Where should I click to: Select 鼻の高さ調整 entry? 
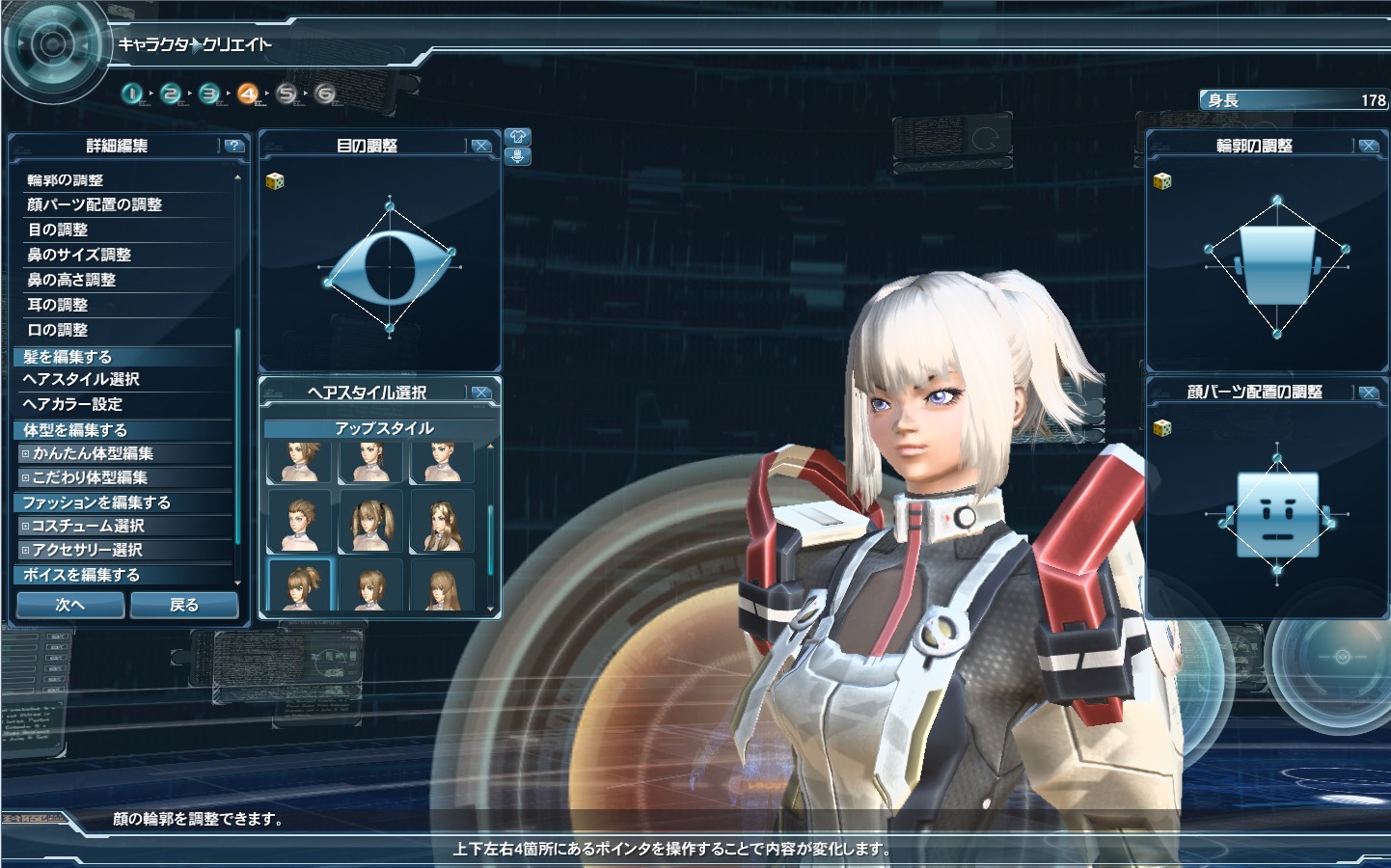tap(71, 280)
